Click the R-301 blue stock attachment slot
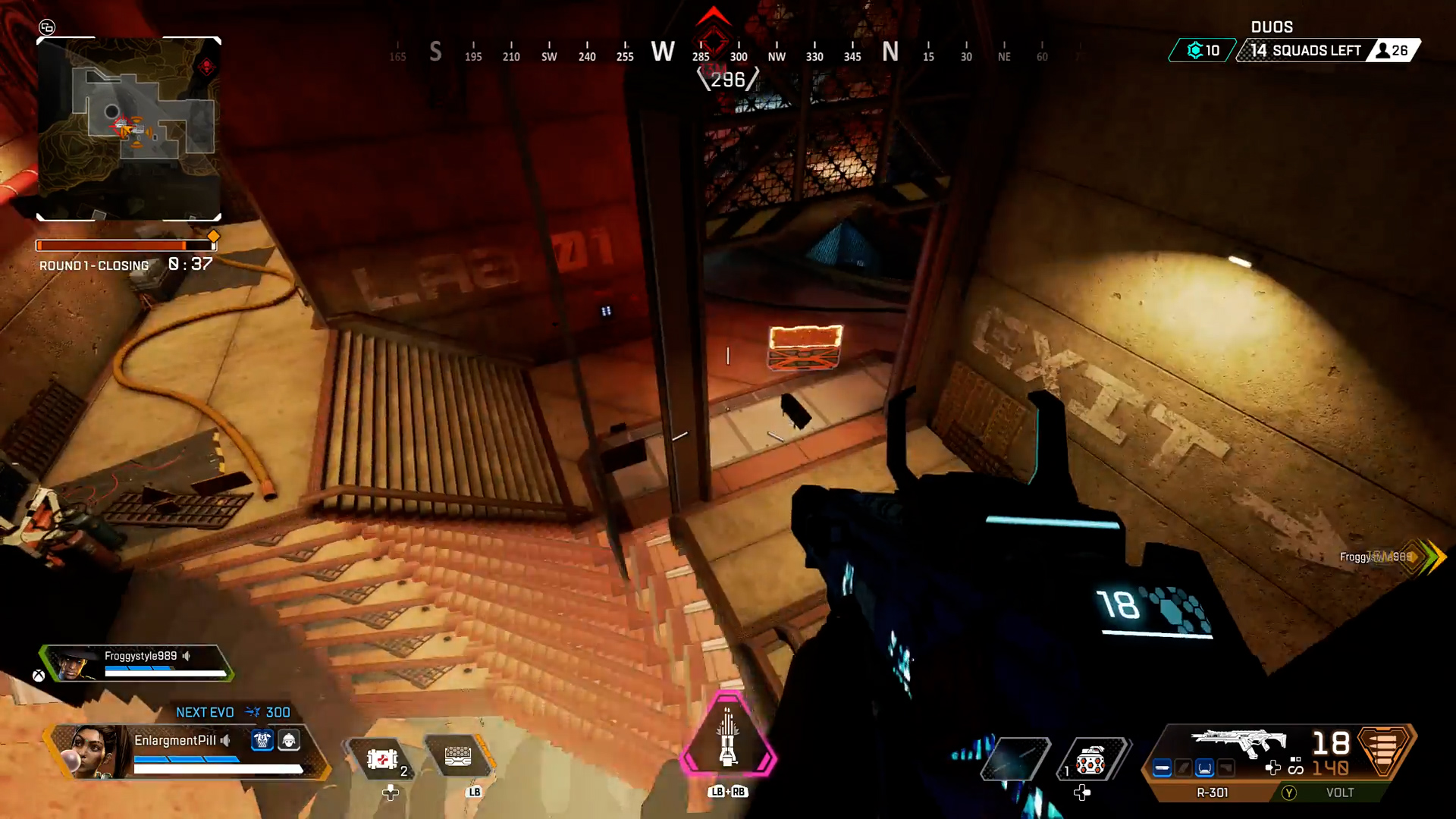The height and width of the screenshot is (819, 1456). click(x=1204, y=768)
